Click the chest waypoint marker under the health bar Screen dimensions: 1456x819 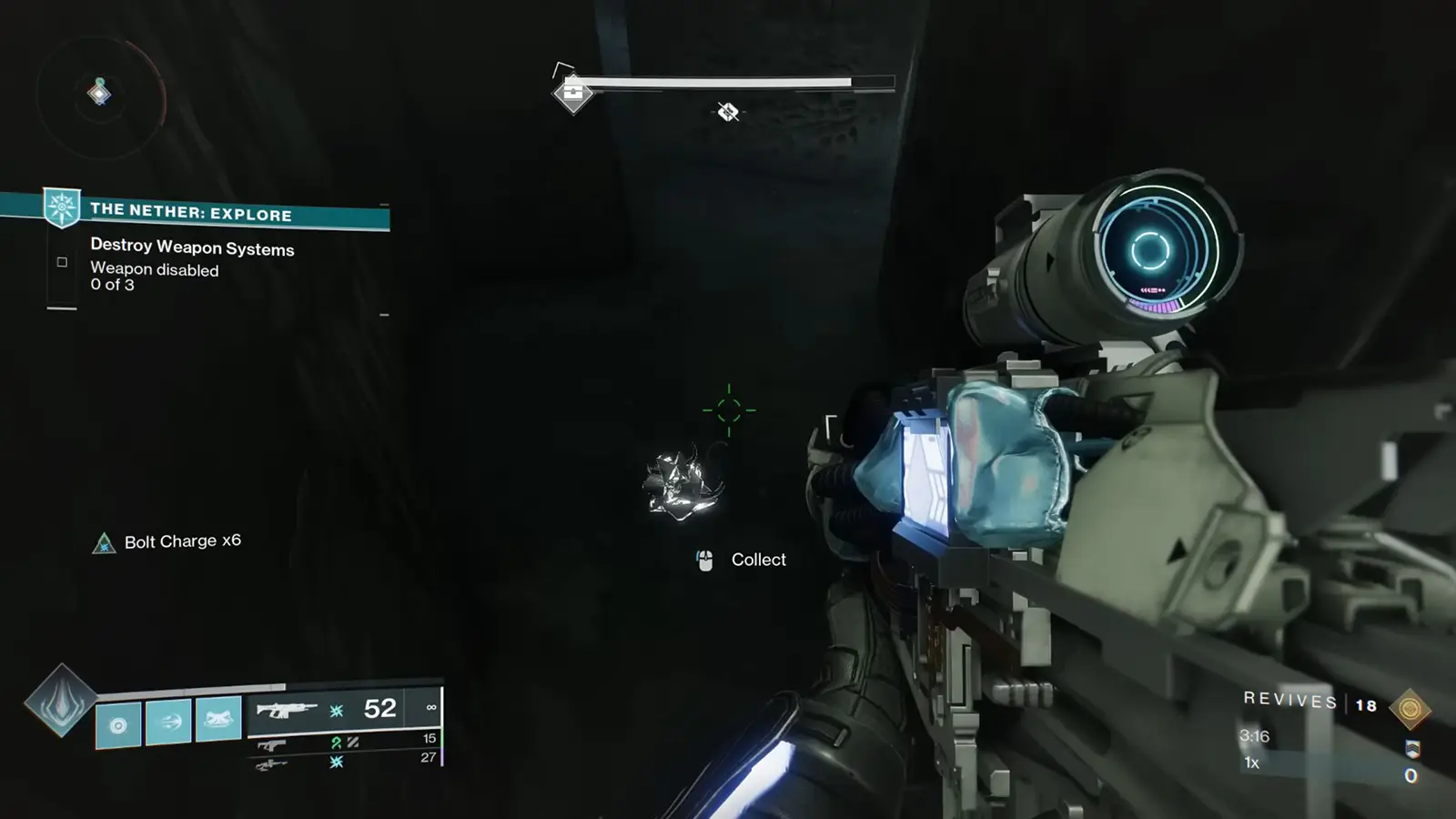click(572, 91)
